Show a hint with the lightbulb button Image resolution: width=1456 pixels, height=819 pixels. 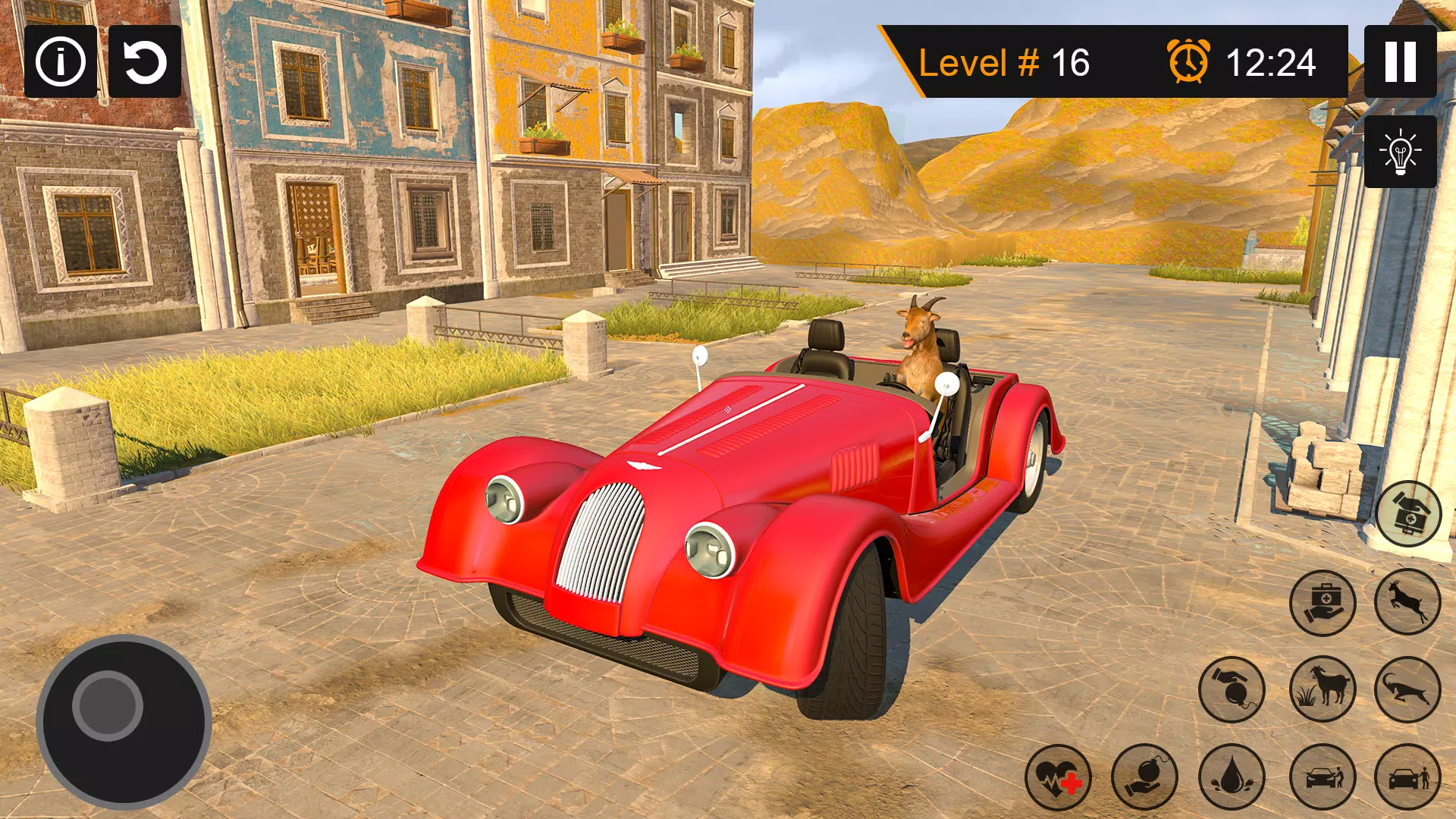point(1400,152)
